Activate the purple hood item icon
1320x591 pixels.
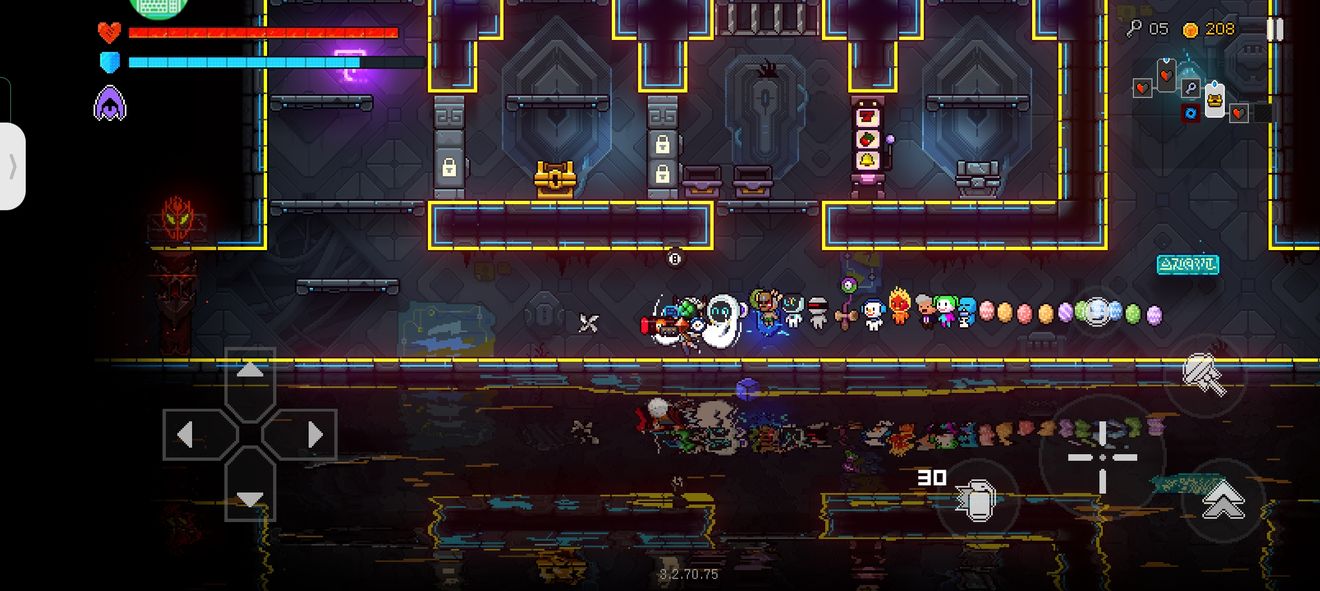coord(110,103)
